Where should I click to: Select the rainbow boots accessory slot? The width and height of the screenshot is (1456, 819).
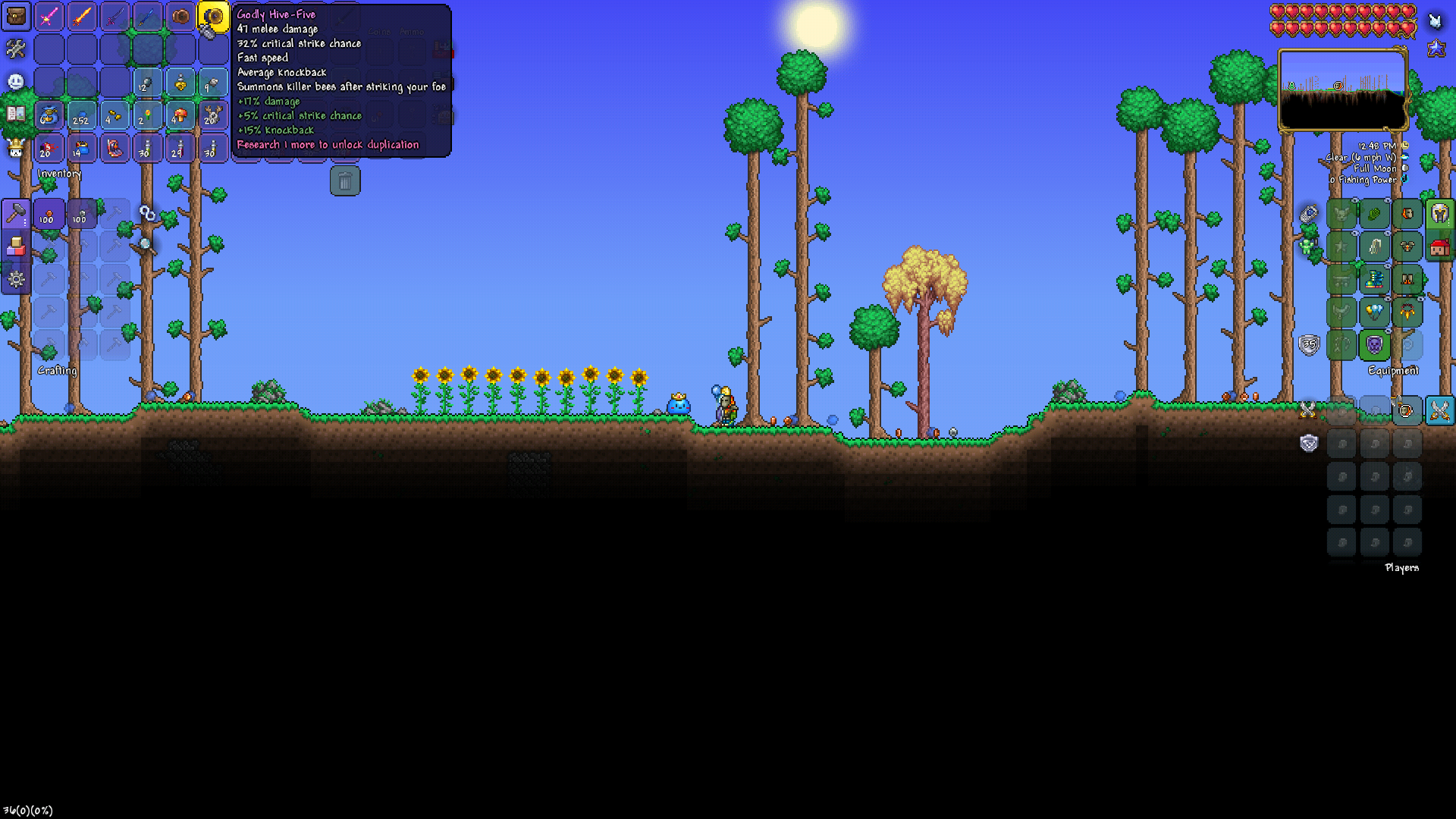1374,280
